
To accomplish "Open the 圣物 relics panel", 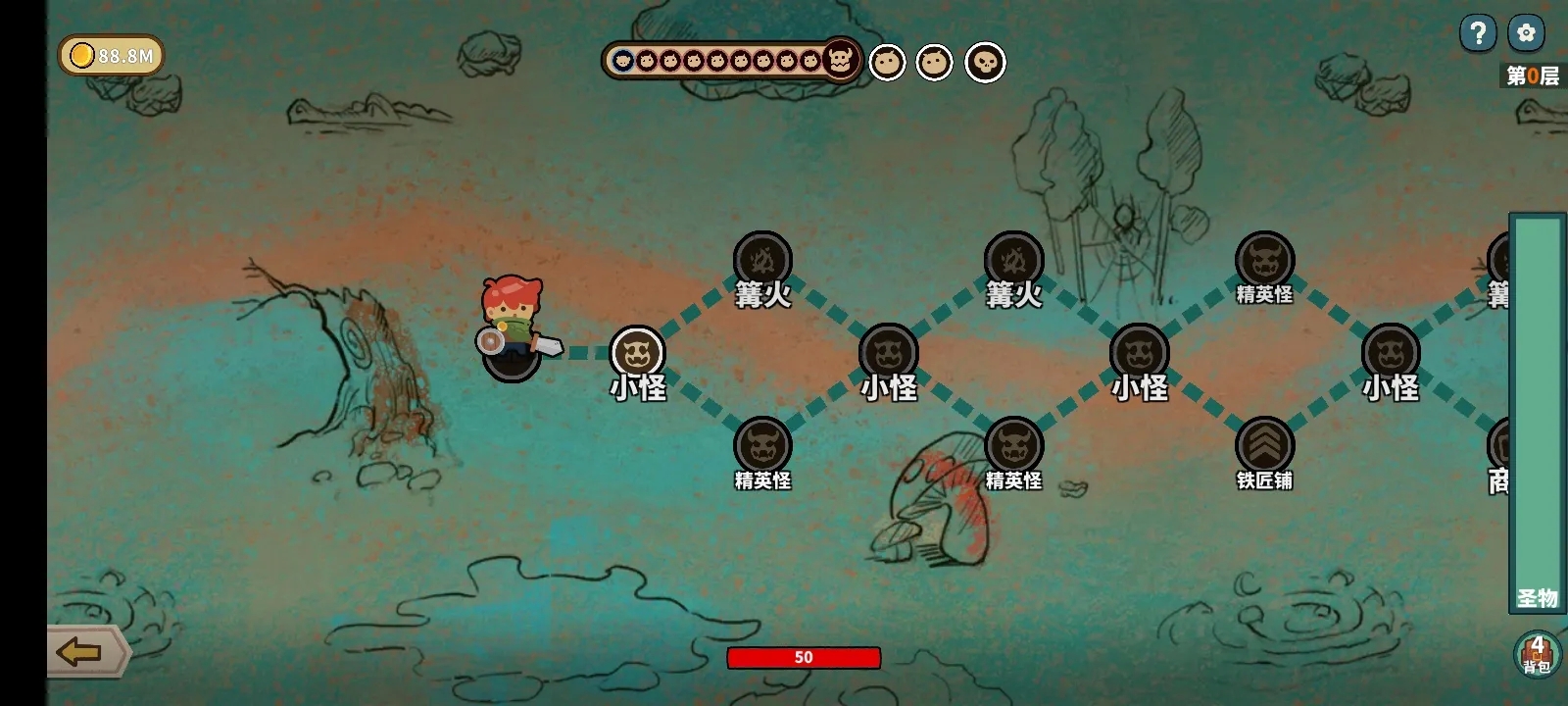I will tap(1537, 412).
